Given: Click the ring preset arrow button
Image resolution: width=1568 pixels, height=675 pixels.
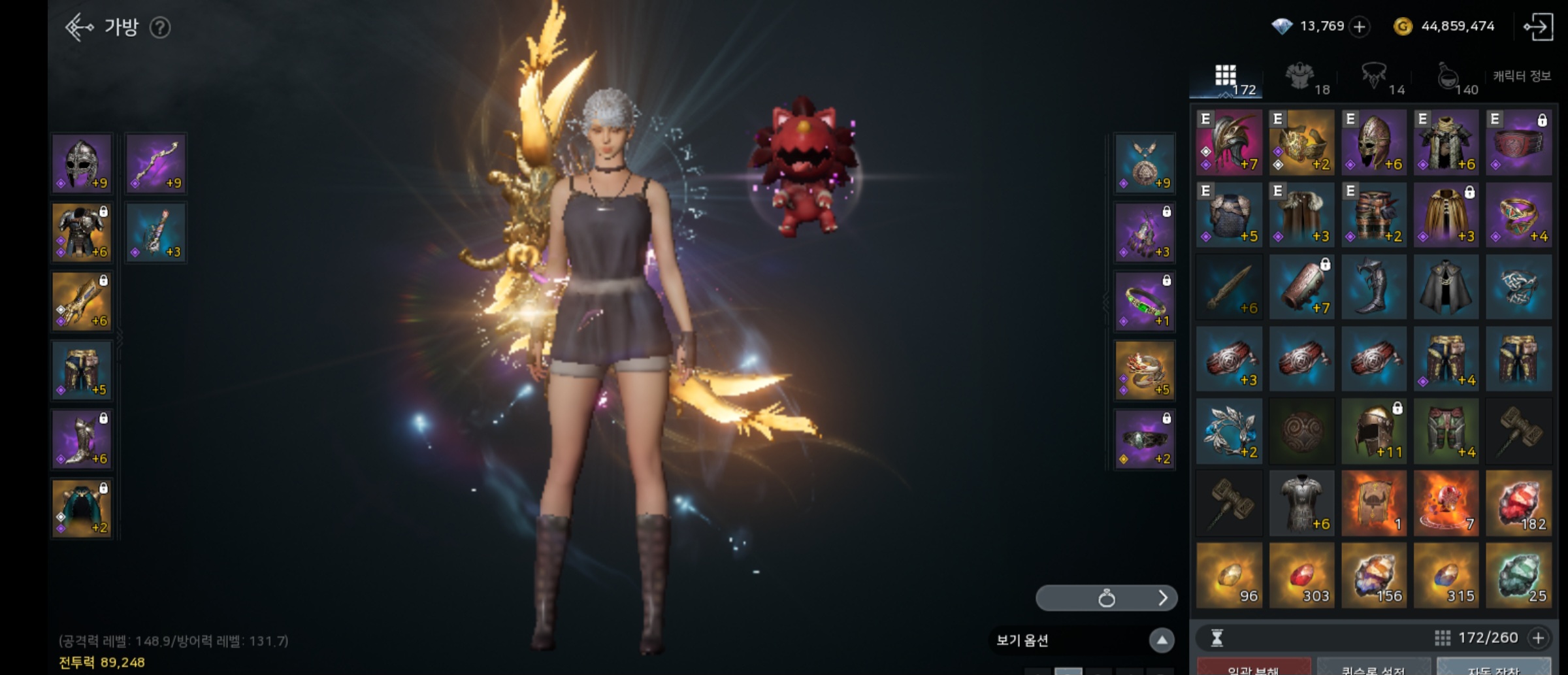Looking at the screenshot, I should [1162, 598].
